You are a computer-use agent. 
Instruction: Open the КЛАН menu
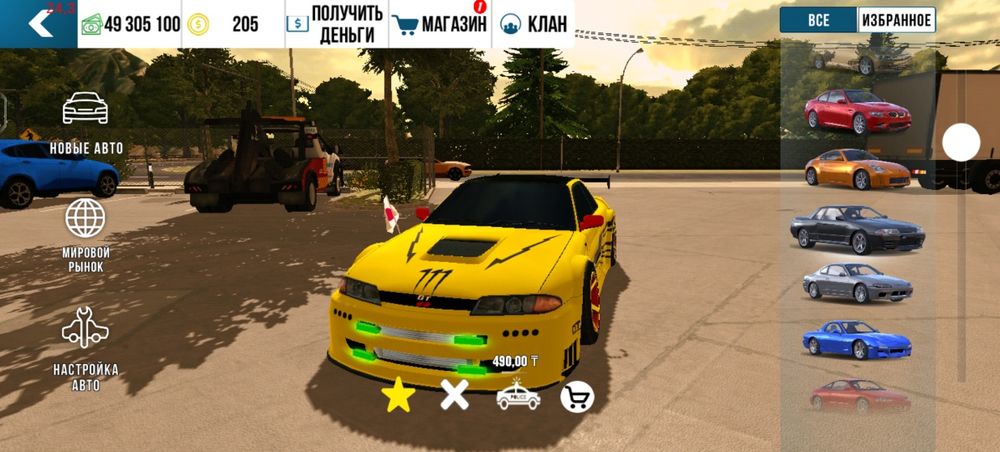[534, 24]
